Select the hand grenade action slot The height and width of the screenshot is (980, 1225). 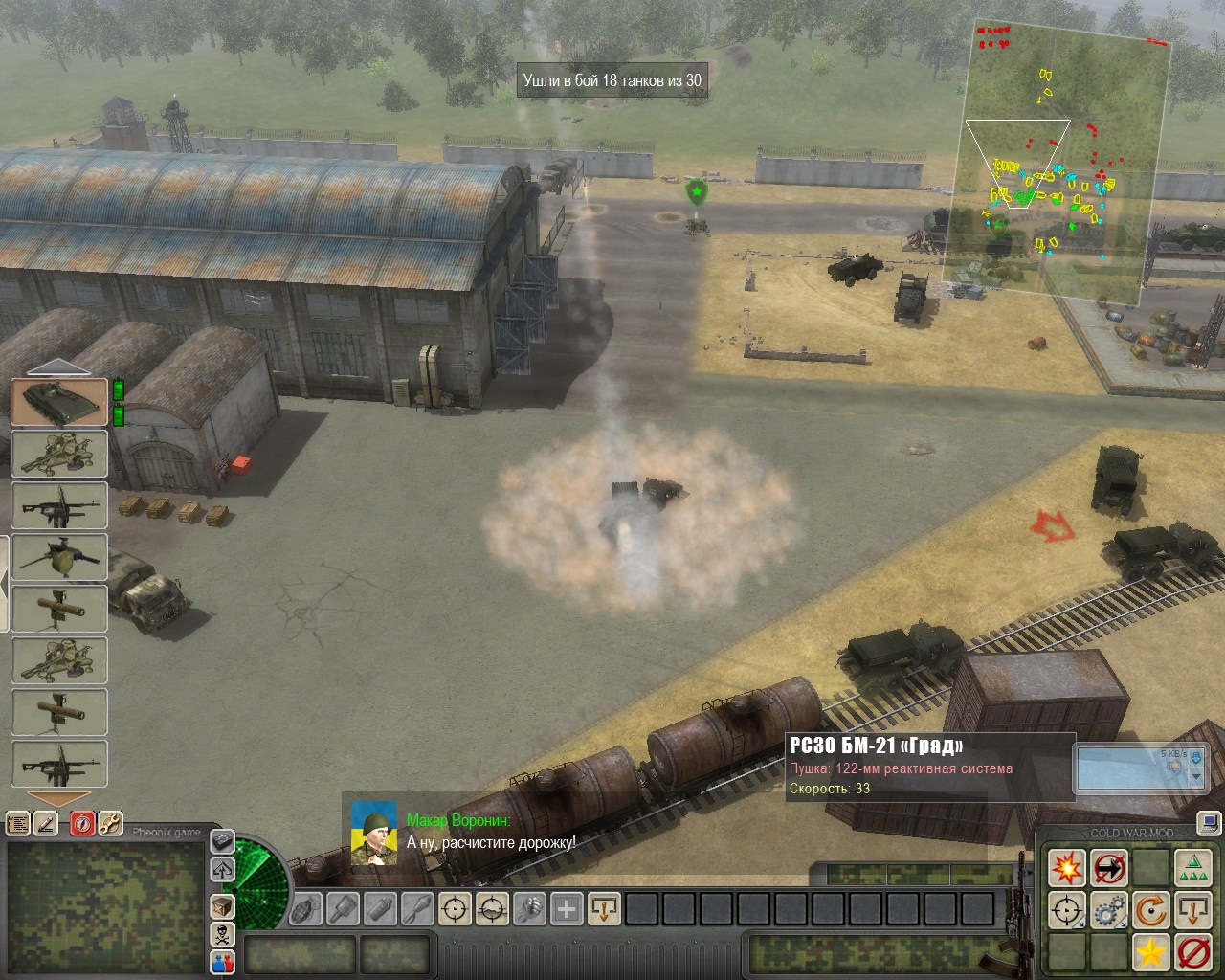click(305, 907)
